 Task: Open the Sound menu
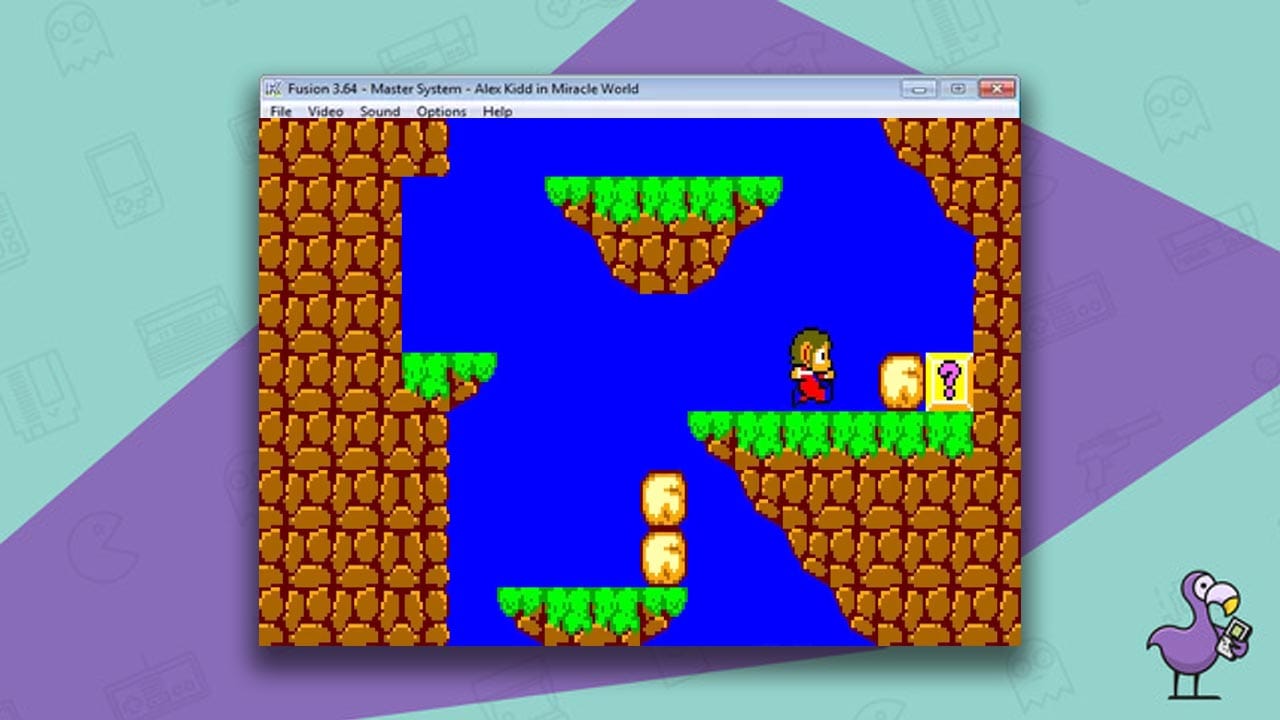(378, 112)
